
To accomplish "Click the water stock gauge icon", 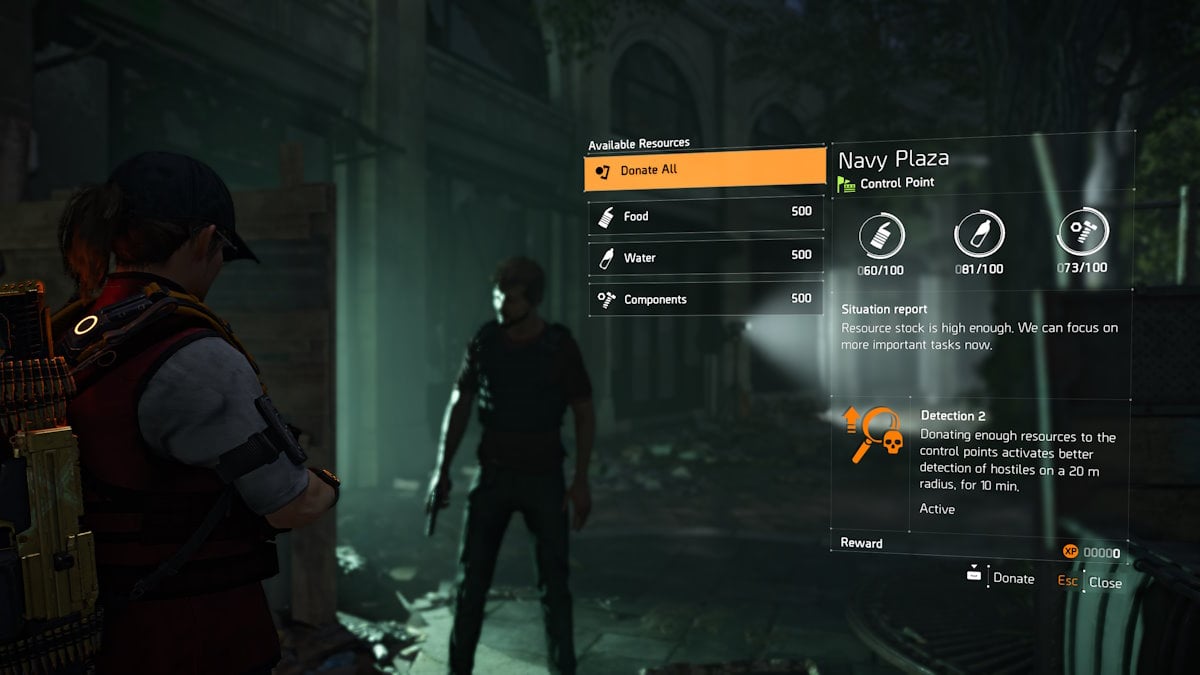I will point(979,236).
